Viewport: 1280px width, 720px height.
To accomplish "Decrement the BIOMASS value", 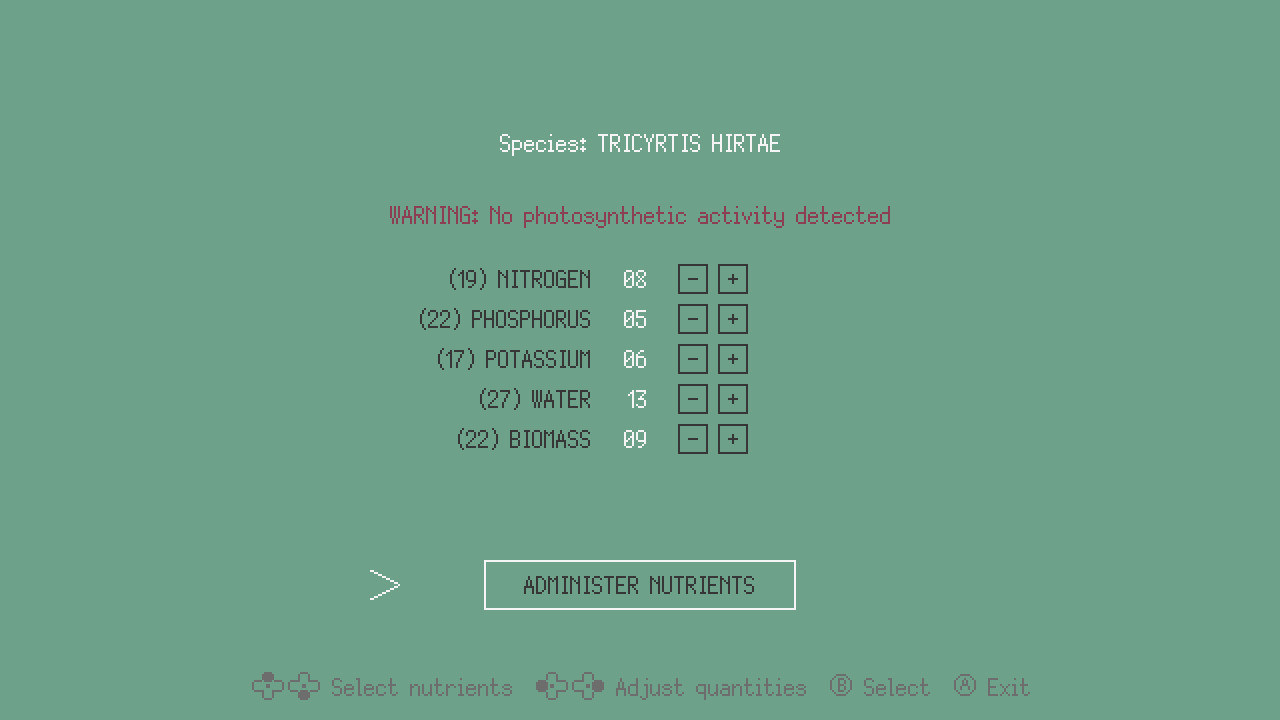I will (693, 439).
